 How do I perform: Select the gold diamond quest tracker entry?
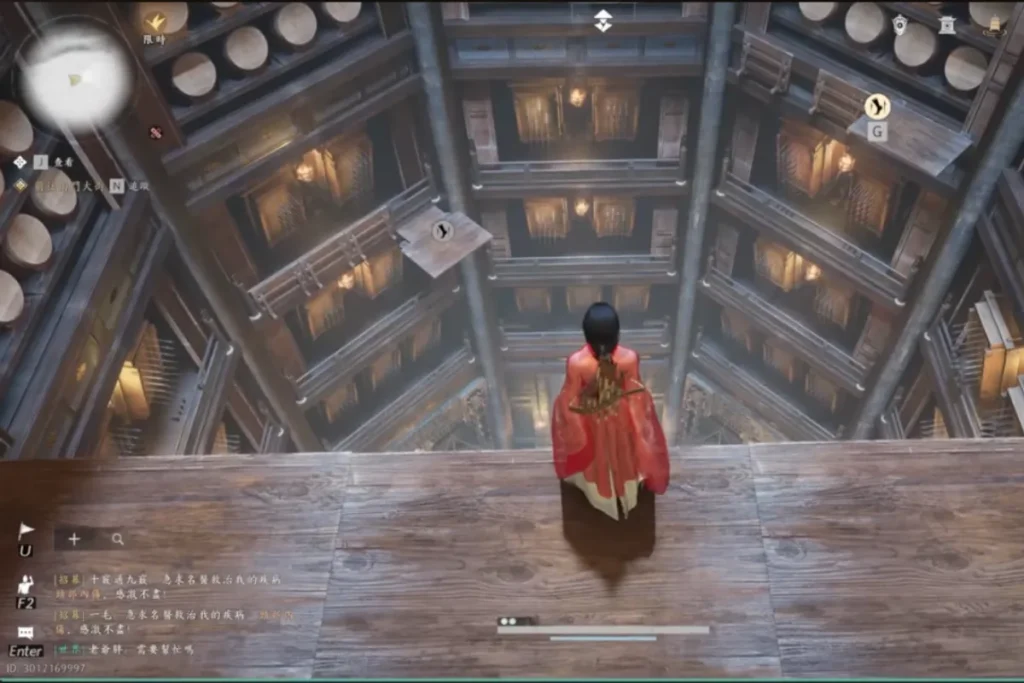click(x=20, y=185)
